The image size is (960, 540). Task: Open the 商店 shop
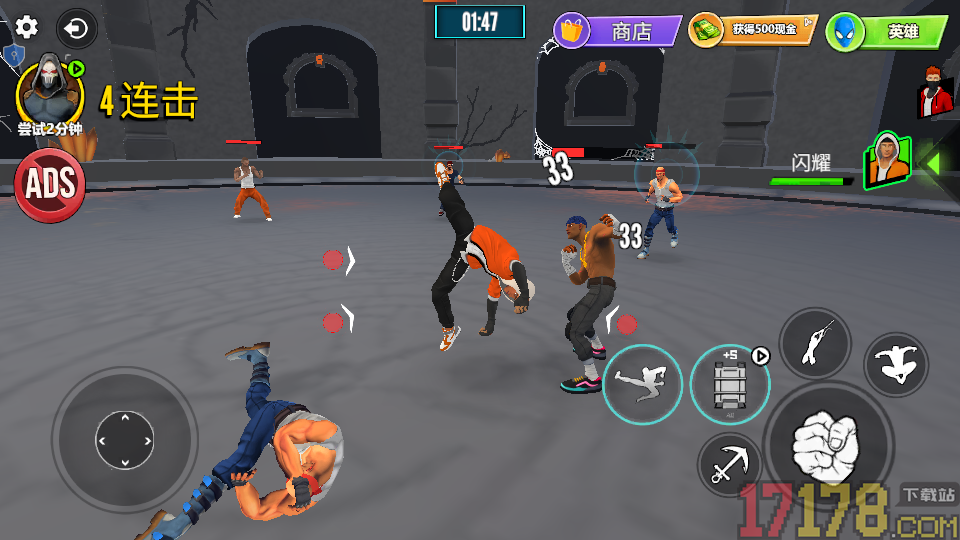point(617,31)
